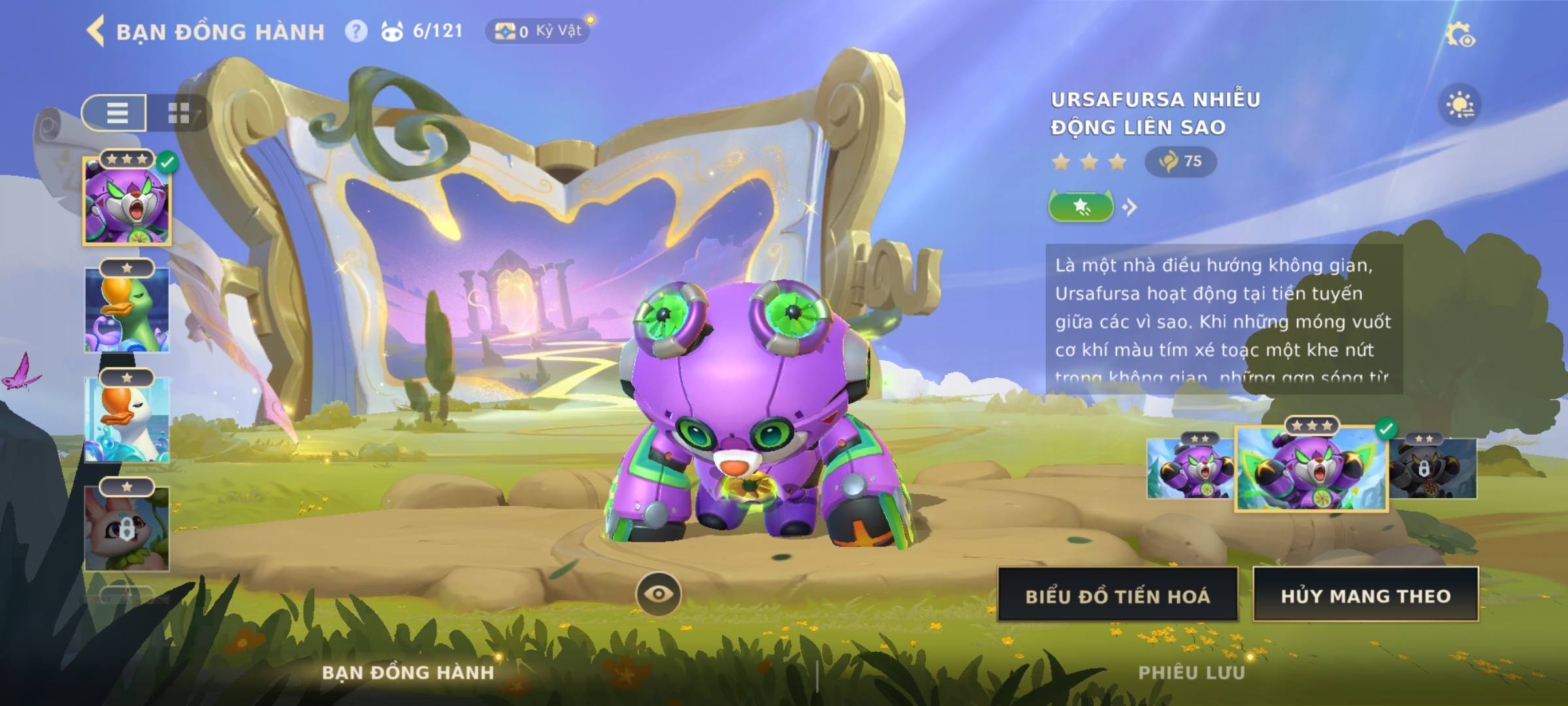Click the green star badge under the name
The width and height of the screenshot is (1568, 706).
[1081, 207]
